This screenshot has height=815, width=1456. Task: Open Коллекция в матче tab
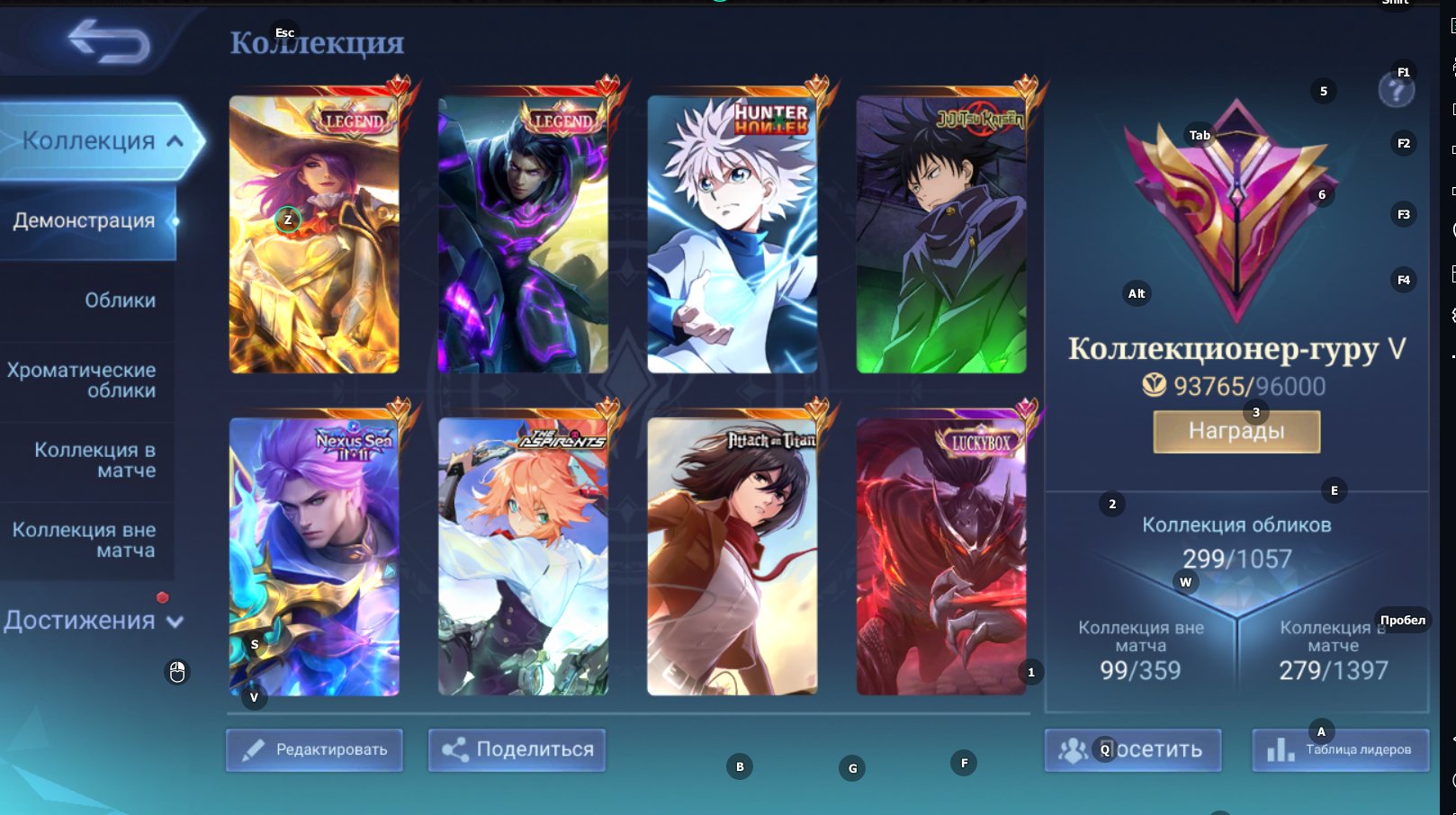tap(94, 460)
